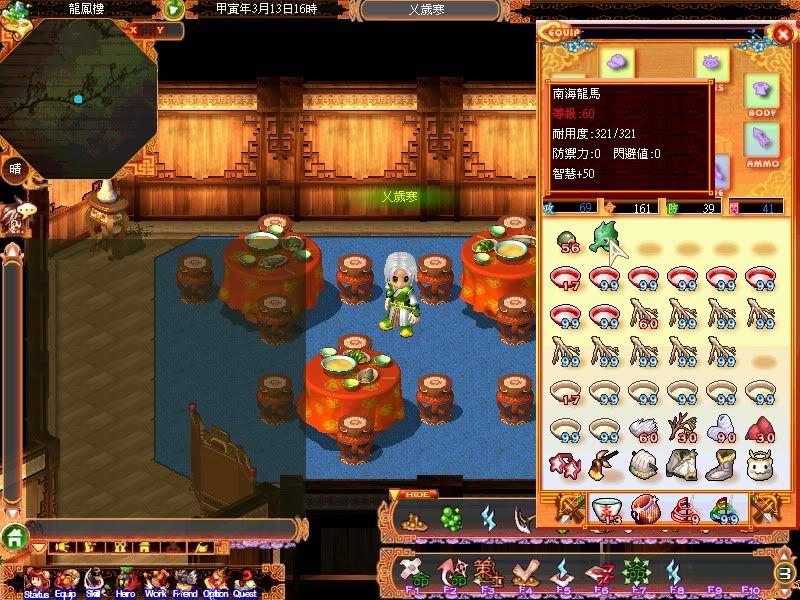The height and width of the screenshot is (600, 800).
Task: Select the AMMO equipment slot
Action: pyautogui.click(x=763, y=143)
